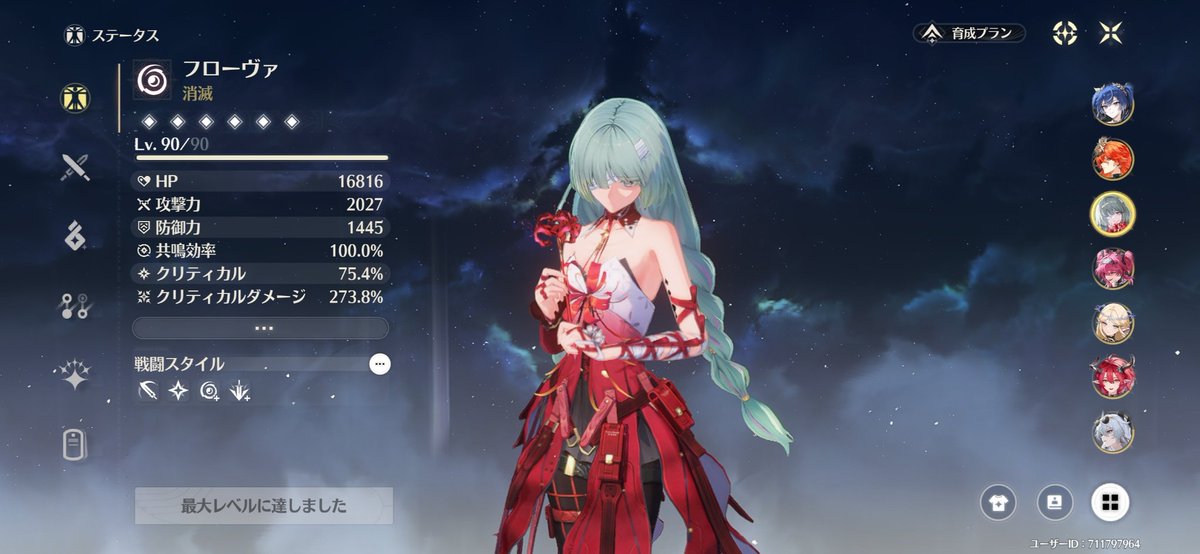Open the echo tab with the diamond icon
This screenshot has width=1200, height=554.
tap(75, 236)
